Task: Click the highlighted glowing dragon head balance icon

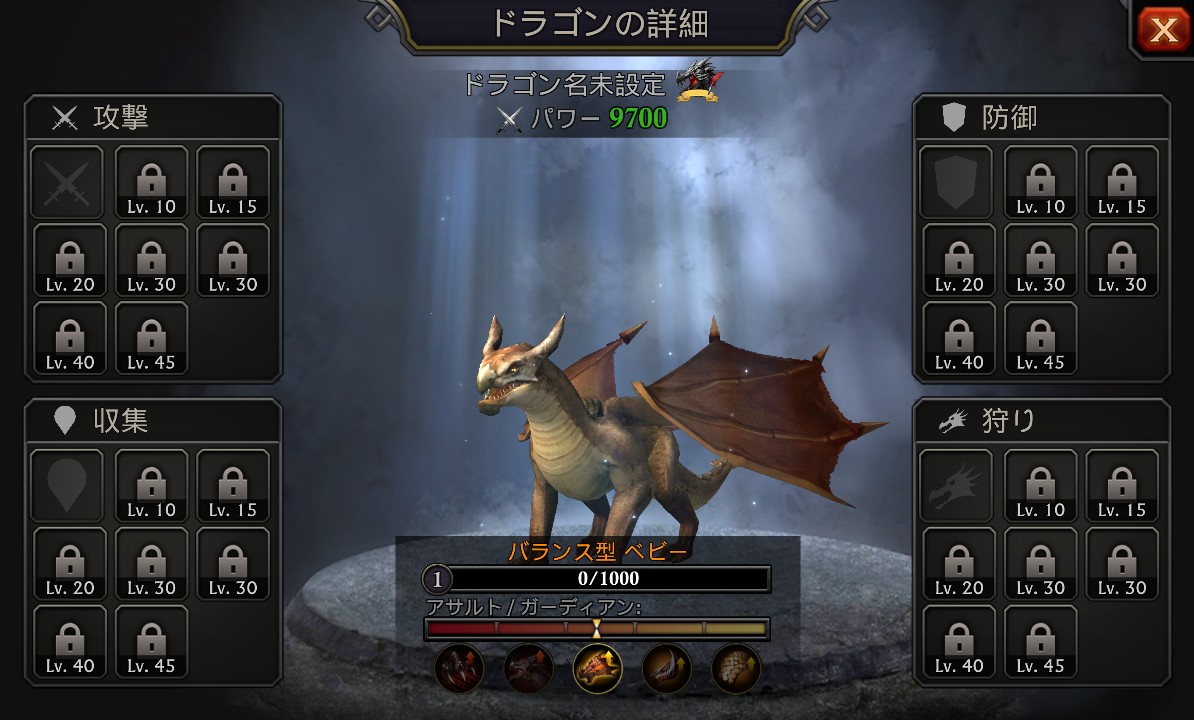Action: (x=597, y=668)
